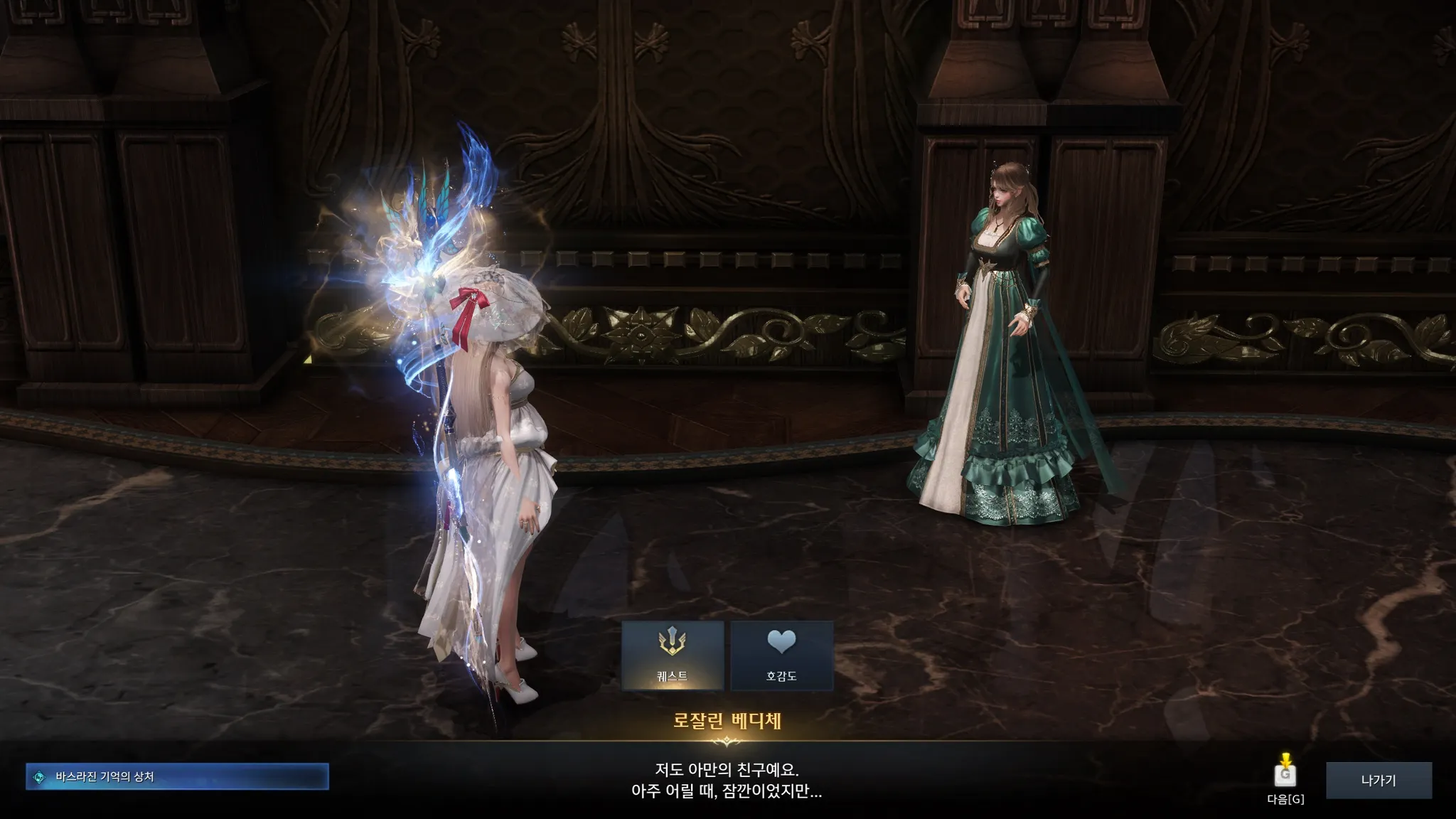Open the 퀘스트 quest option
Viewport: 1456px width, 819px height.
pos(673,655)
